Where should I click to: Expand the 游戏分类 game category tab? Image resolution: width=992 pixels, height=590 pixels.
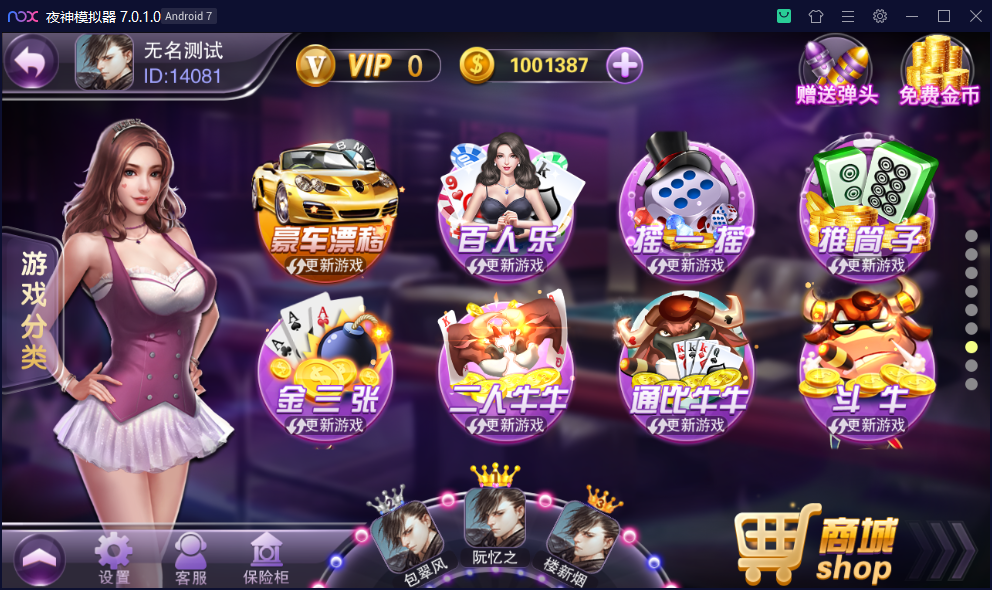point(32,308)
